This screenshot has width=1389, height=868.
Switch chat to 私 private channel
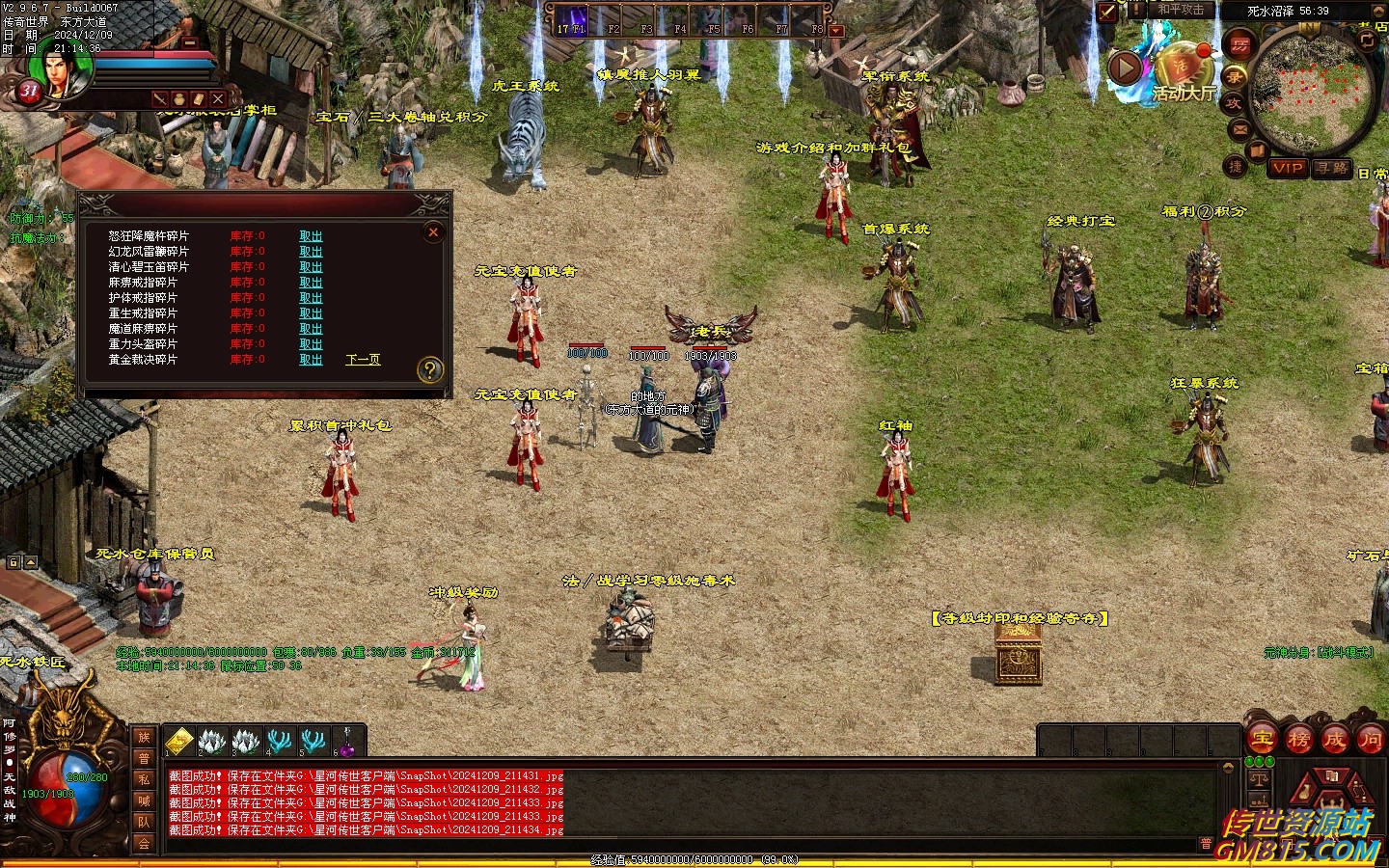[x=144, y=779]
